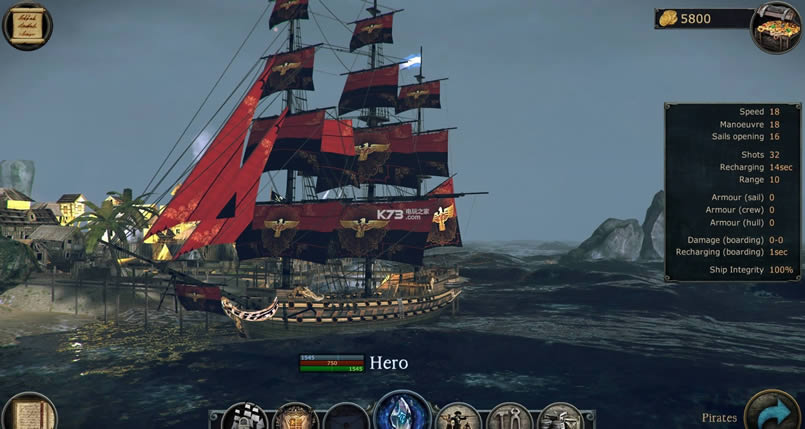Activate the blue crystal icon

click(402, 414)
